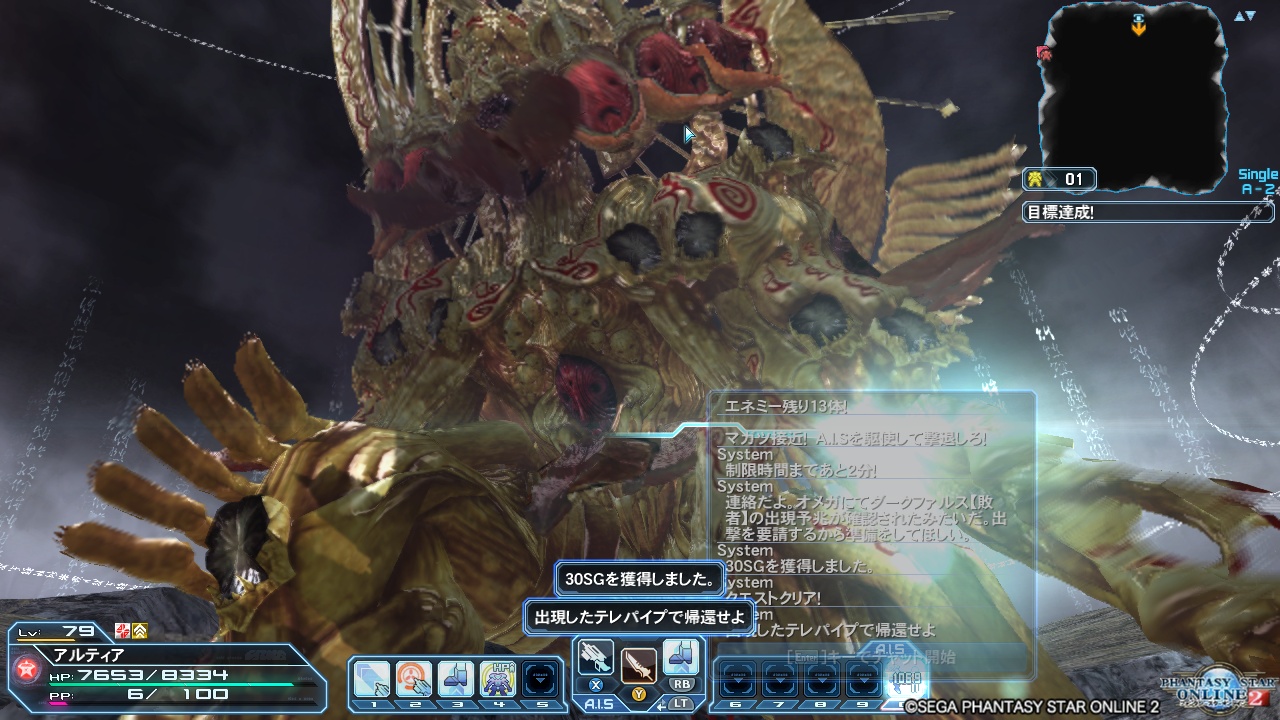Select the A.I.S tab above the chat bar
The height and width of the screenshot is (720, 1280).
[x=600, y=701]
